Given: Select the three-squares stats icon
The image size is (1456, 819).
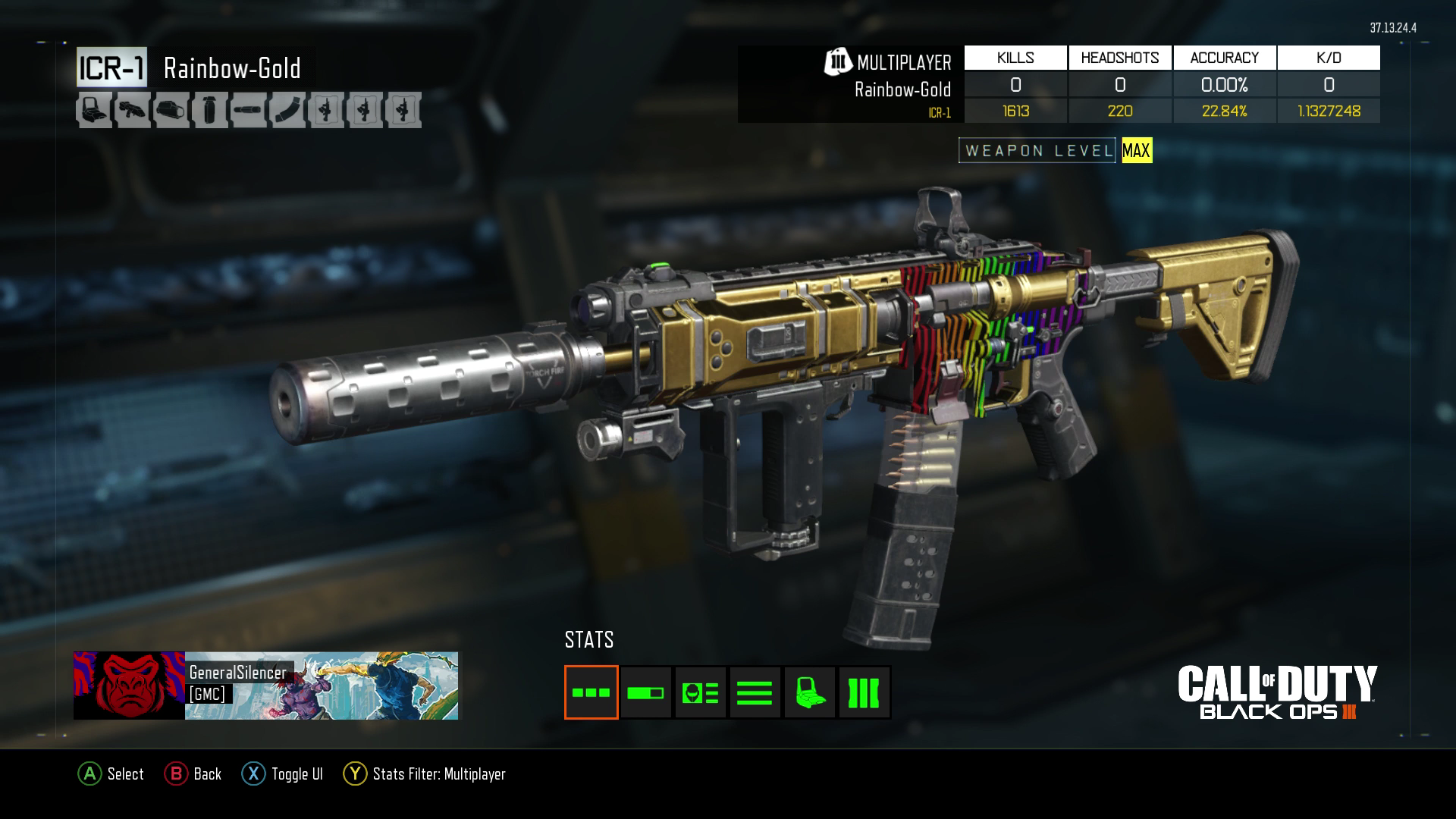Looking at the screenshot, I should pos(591,692).
